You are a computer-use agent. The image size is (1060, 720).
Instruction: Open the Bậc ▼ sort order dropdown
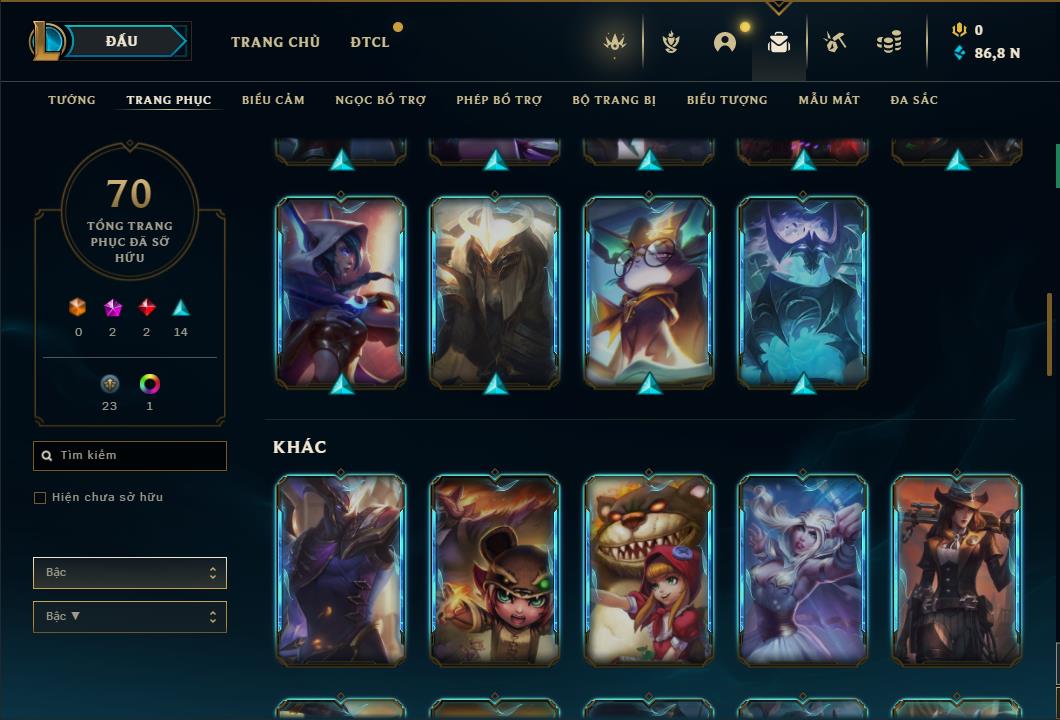click(x=130, y=617)
